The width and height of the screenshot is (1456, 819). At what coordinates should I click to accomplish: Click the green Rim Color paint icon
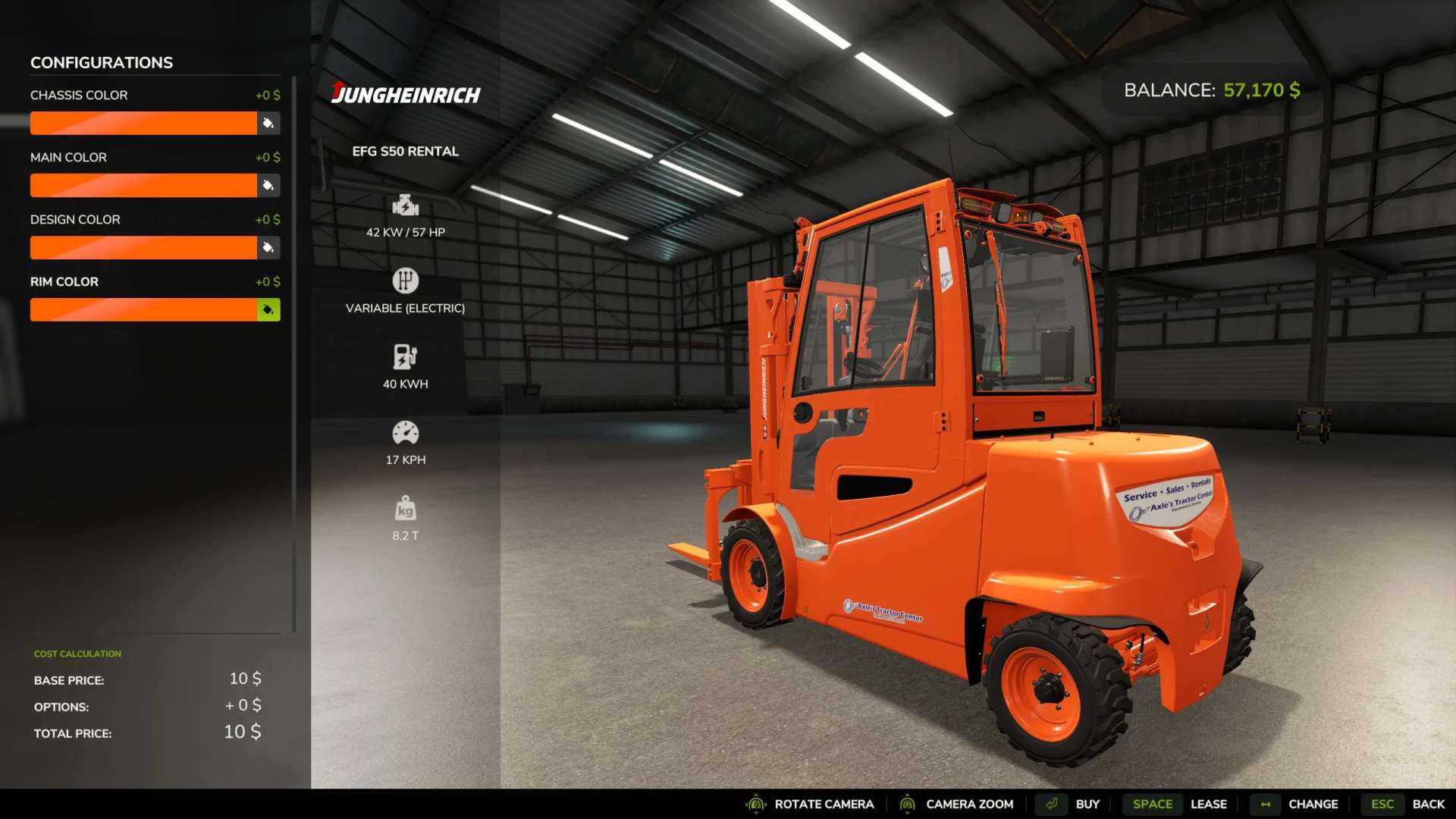268,309
